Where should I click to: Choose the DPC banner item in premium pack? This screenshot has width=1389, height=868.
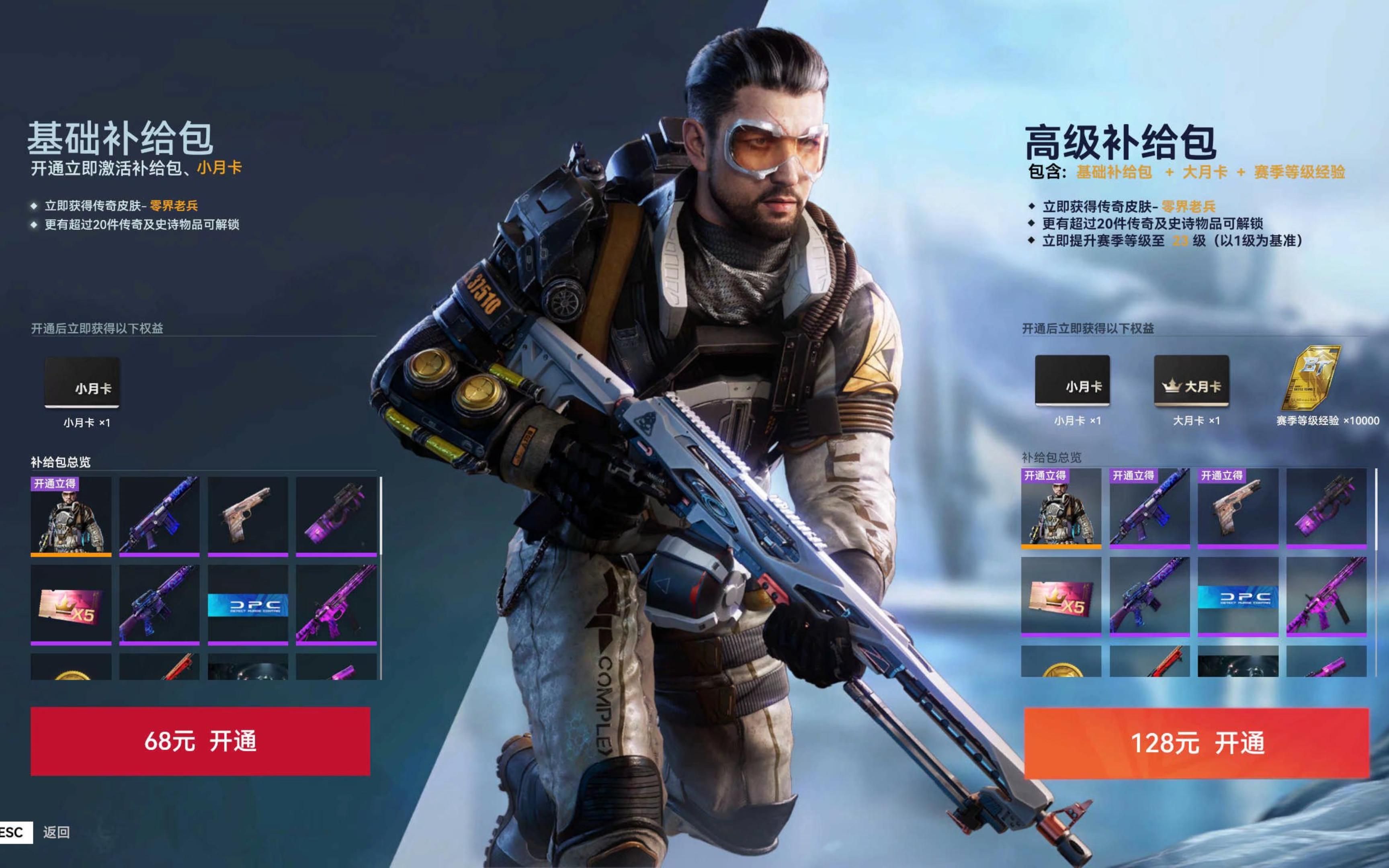coord(1237,596)
